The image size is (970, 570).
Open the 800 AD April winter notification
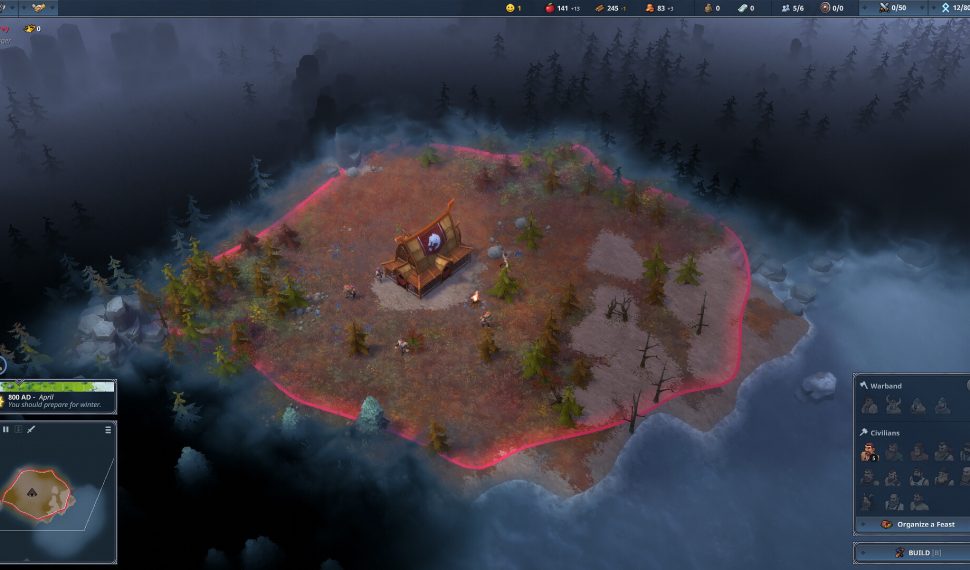pyautogui.click(x=58, y=398)
